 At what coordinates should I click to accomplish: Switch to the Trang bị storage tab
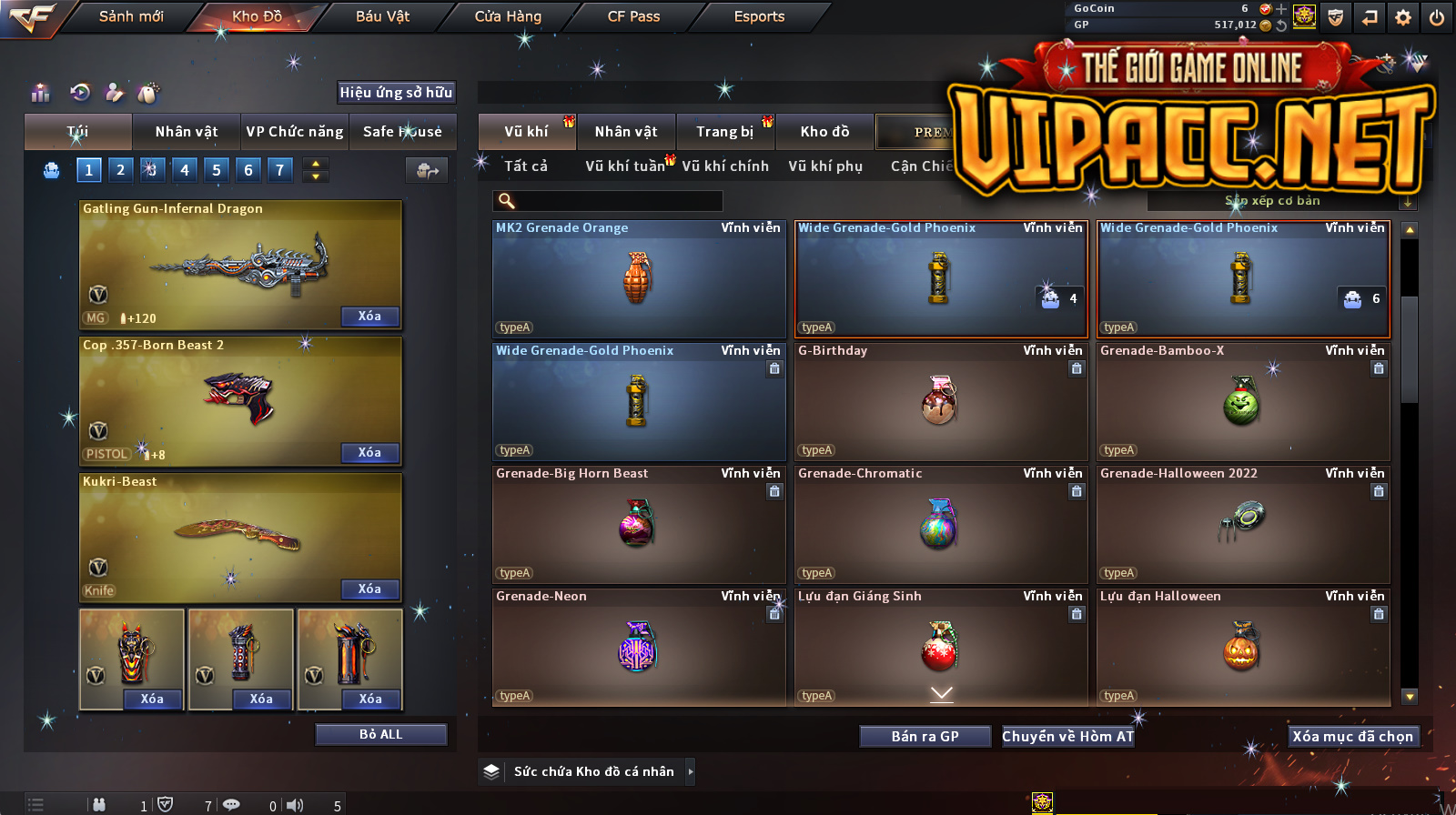724,132
